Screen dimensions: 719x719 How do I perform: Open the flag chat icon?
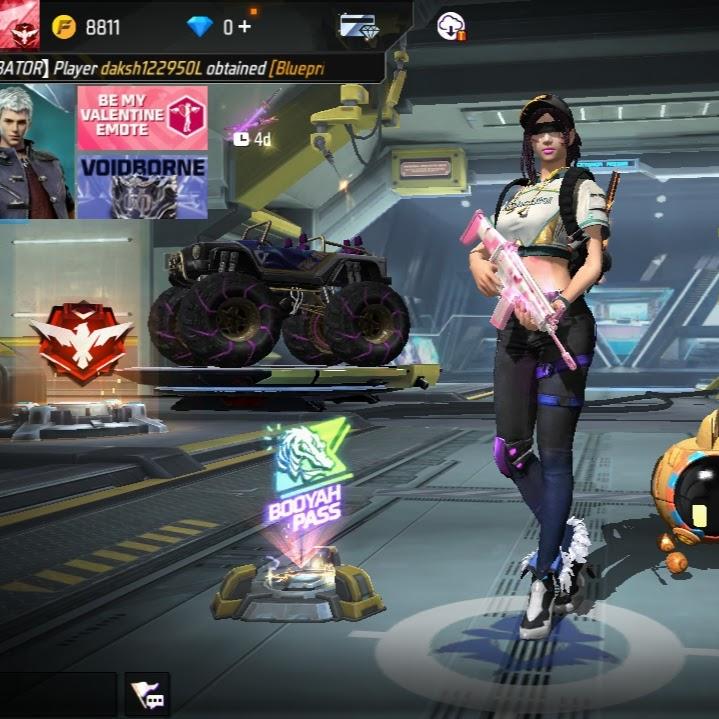click(147, 694)
